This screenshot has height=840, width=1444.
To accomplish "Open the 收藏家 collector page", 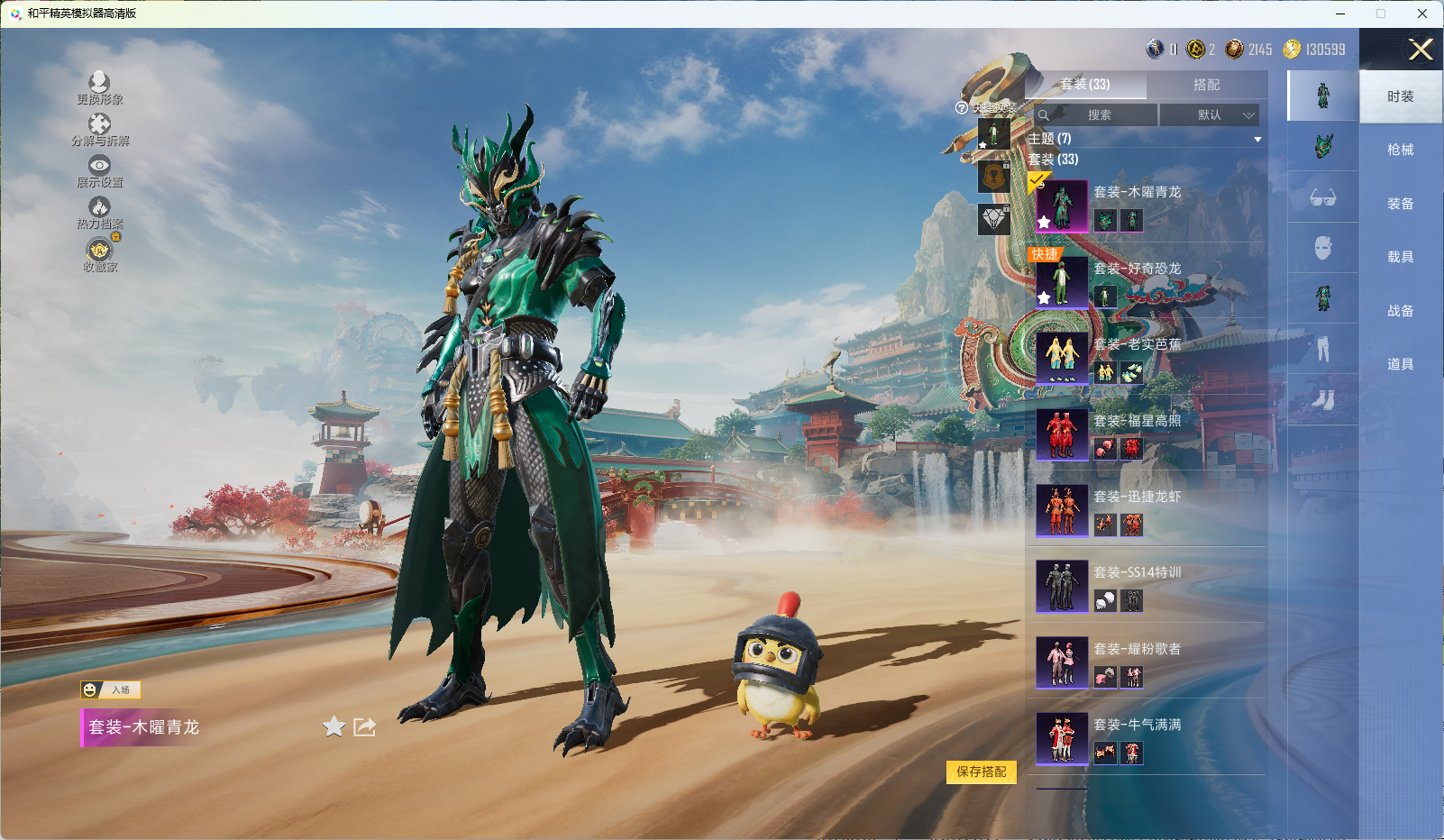I will 99,255.
